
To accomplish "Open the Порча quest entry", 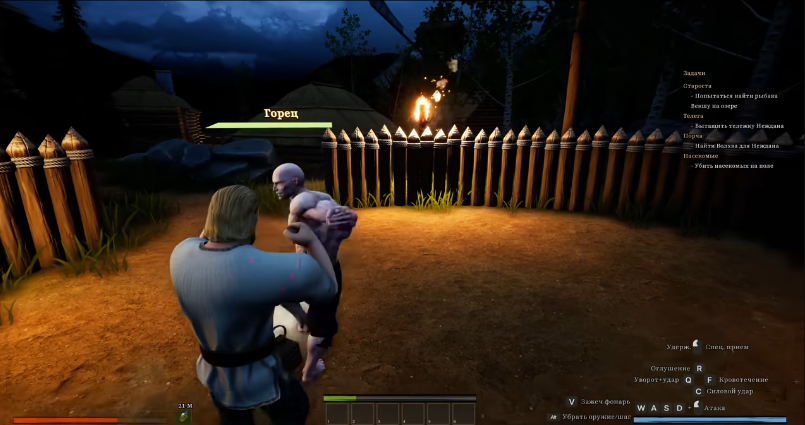I will [693, 137].
